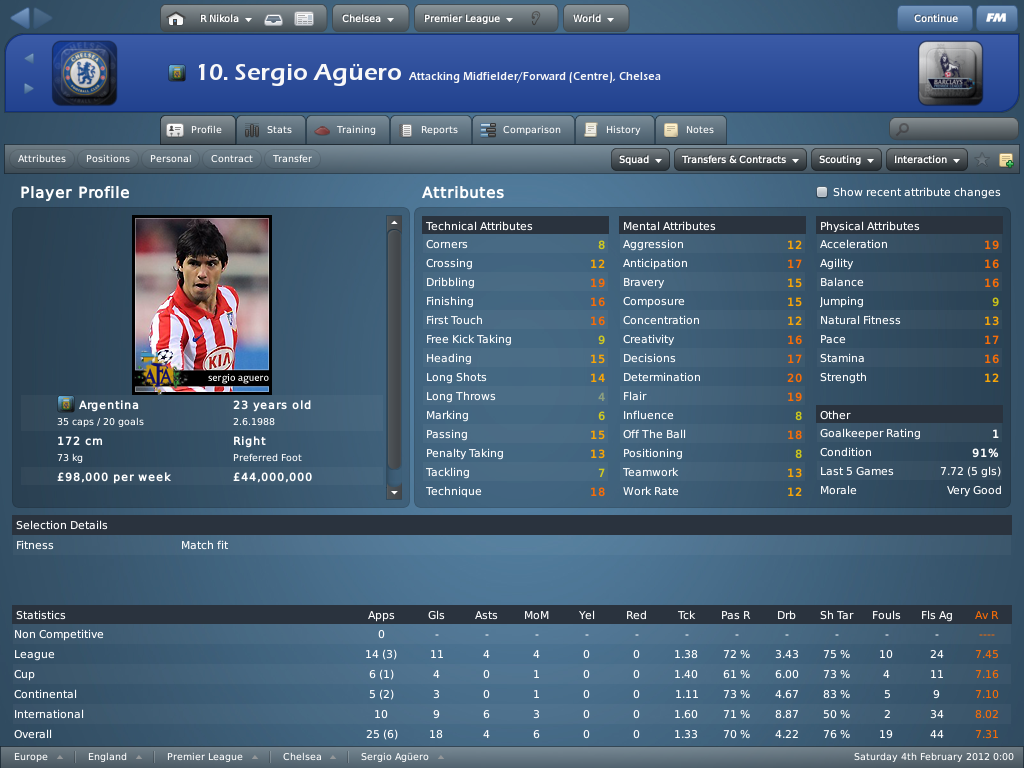Screen dimensions: 1024x768
Task: Open the FM menu button
Action: 995,18
